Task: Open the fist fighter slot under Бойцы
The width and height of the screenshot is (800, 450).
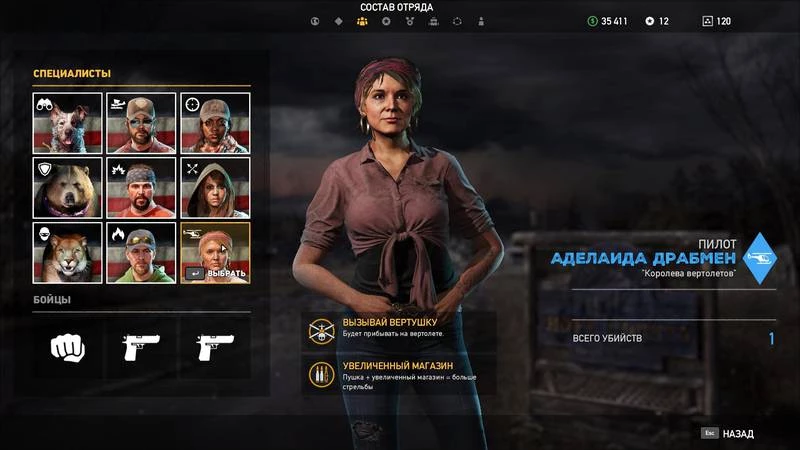Action: (68, 346)
